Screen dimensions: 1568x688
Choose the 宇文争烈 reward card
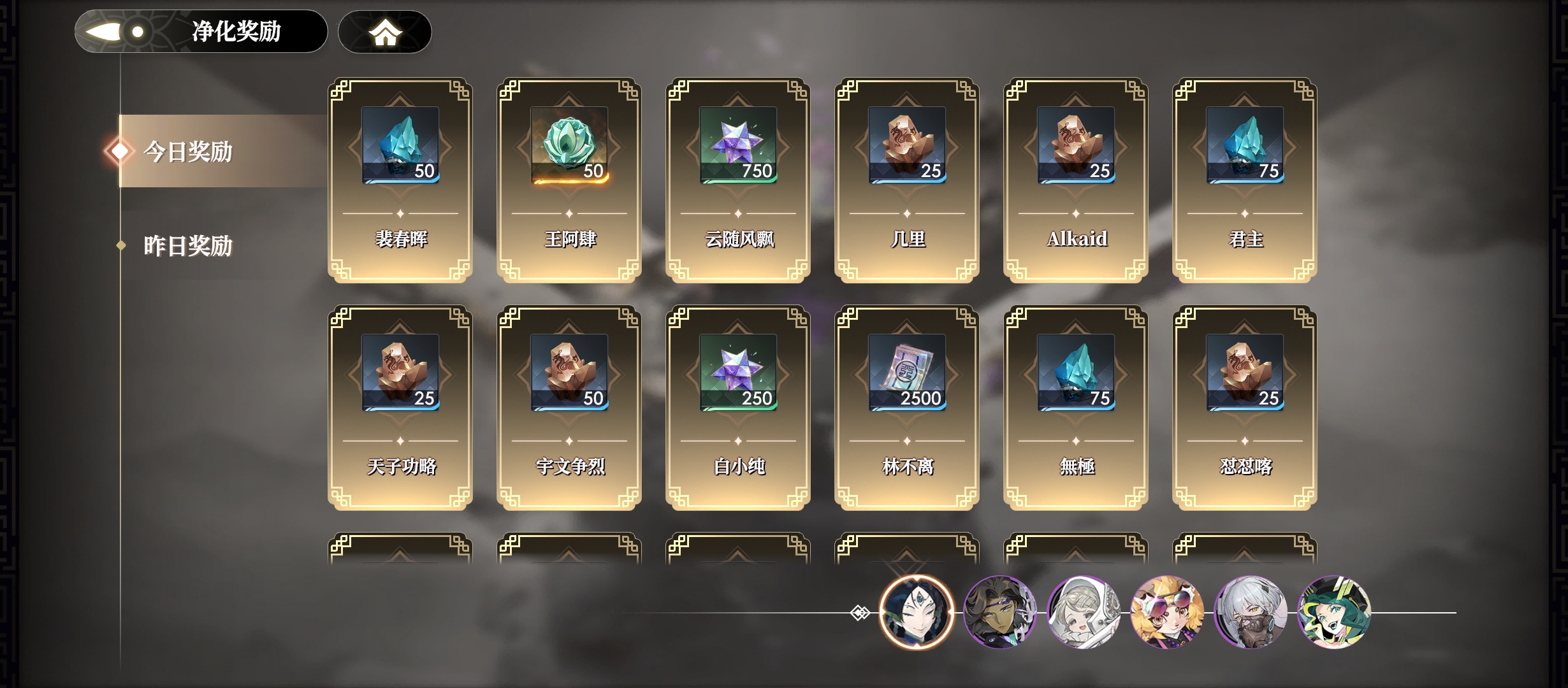569,407
